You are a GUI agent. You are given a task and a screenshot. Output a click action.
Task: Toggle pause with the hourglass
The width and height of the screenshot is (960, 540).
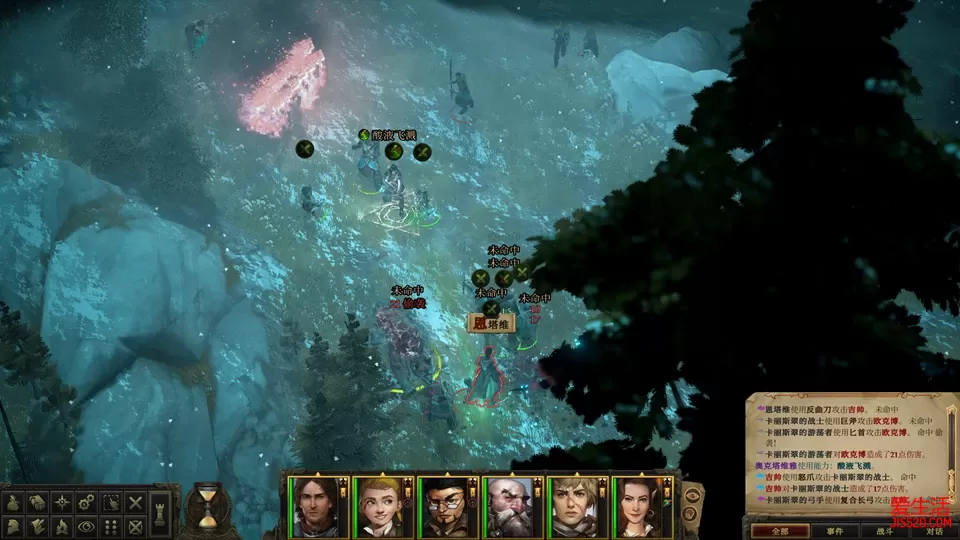pos(207,507)
